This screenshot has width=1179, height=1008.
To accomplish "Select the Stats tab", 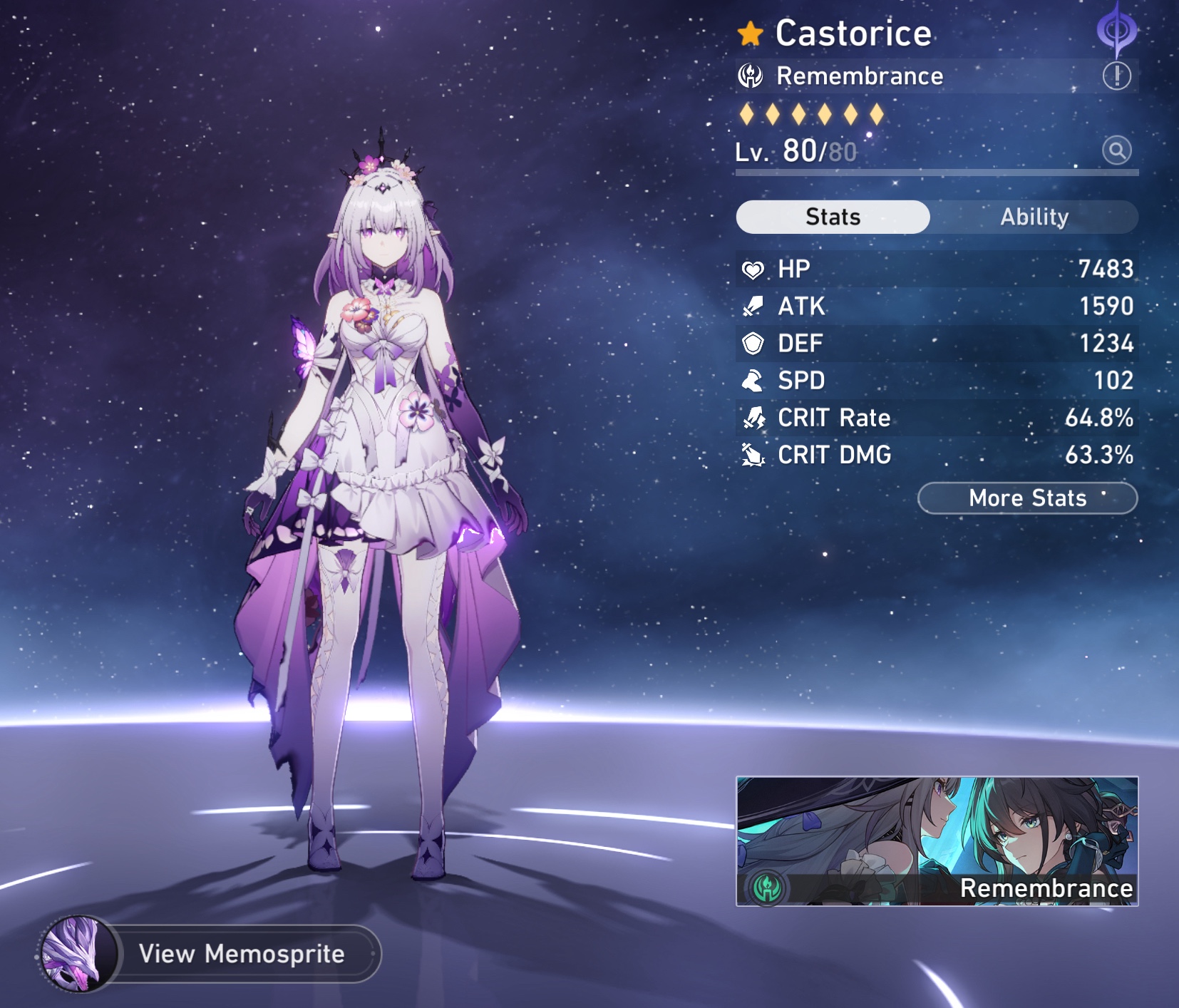I will click(832, 217).
